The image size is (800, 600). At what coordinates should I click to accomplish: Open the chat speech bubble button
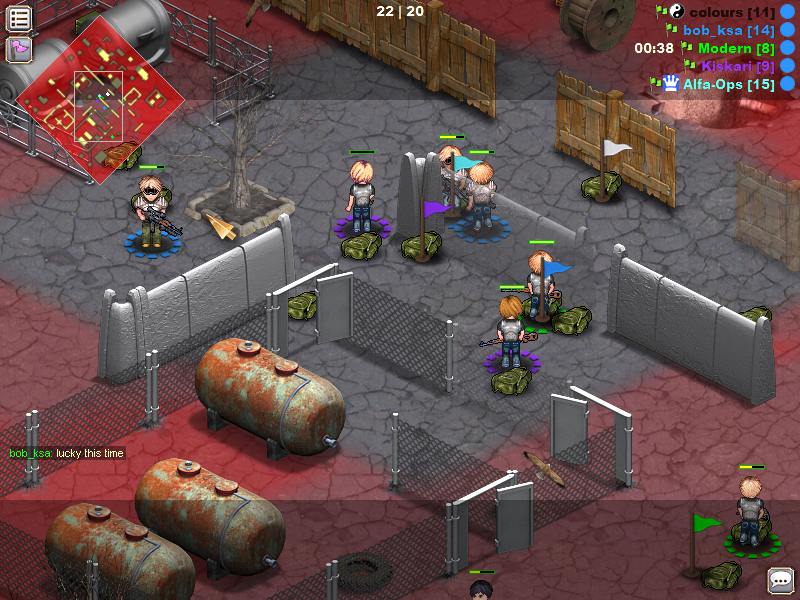pyautogui.click(x=779, y=580)
